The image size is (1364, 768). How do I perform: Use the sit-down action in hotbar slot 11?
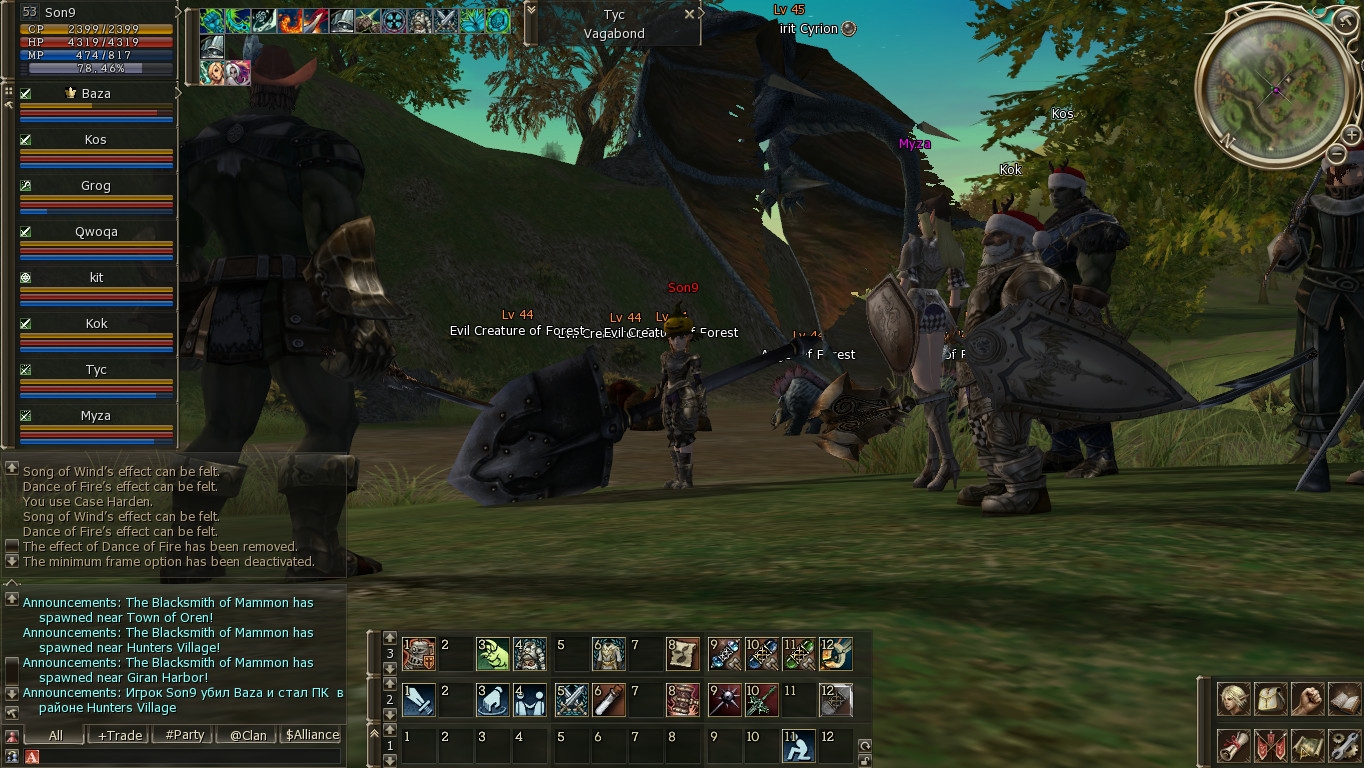(798, 746)
